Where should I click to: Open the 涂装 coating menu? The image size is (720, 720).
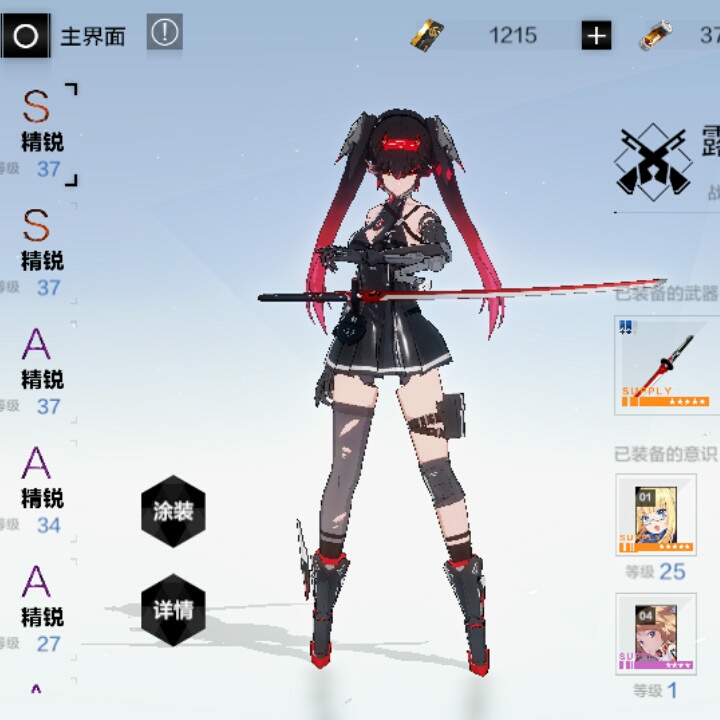pos(173,512)
